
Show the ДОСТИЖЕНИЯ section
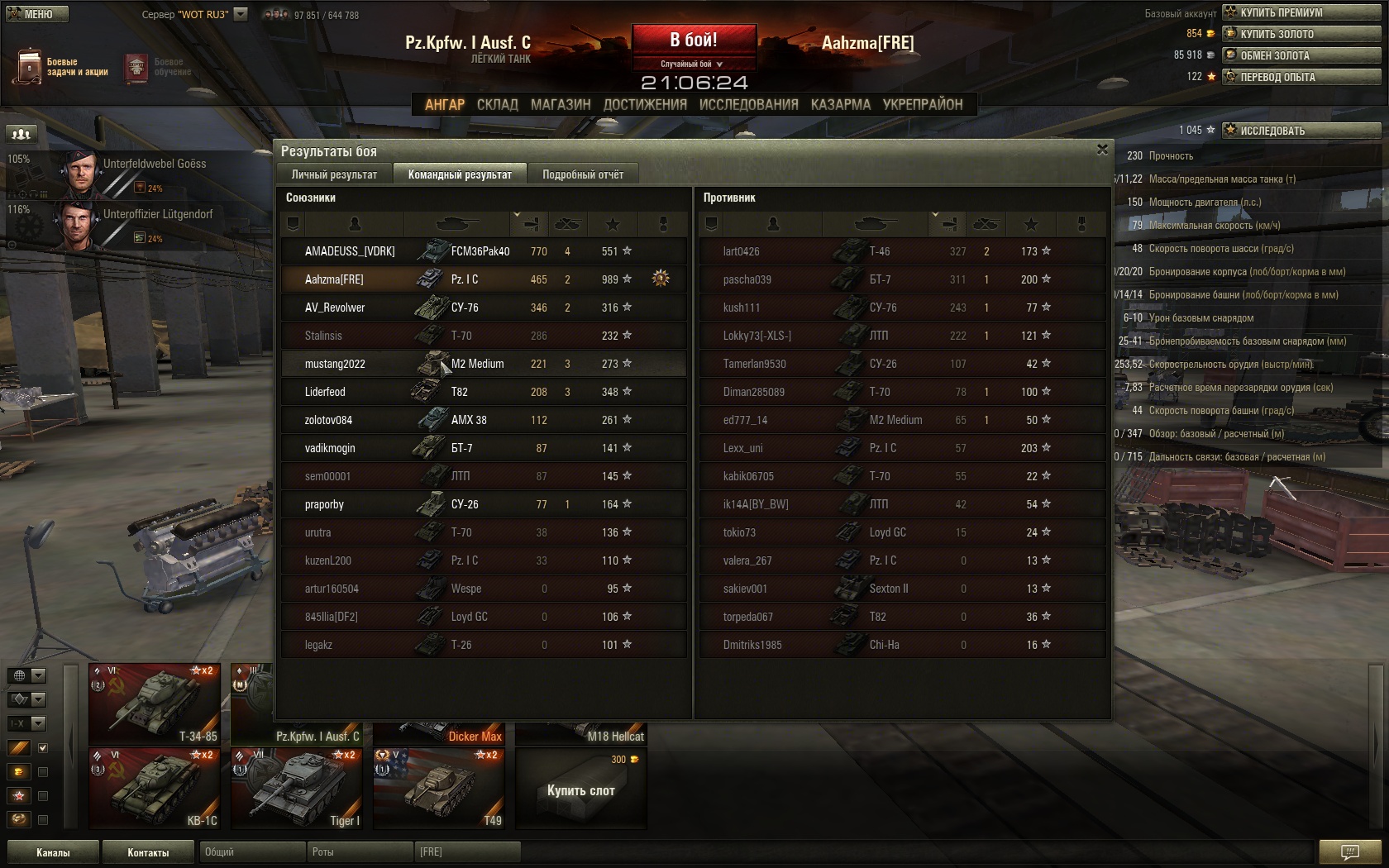(x=645, y=104)
